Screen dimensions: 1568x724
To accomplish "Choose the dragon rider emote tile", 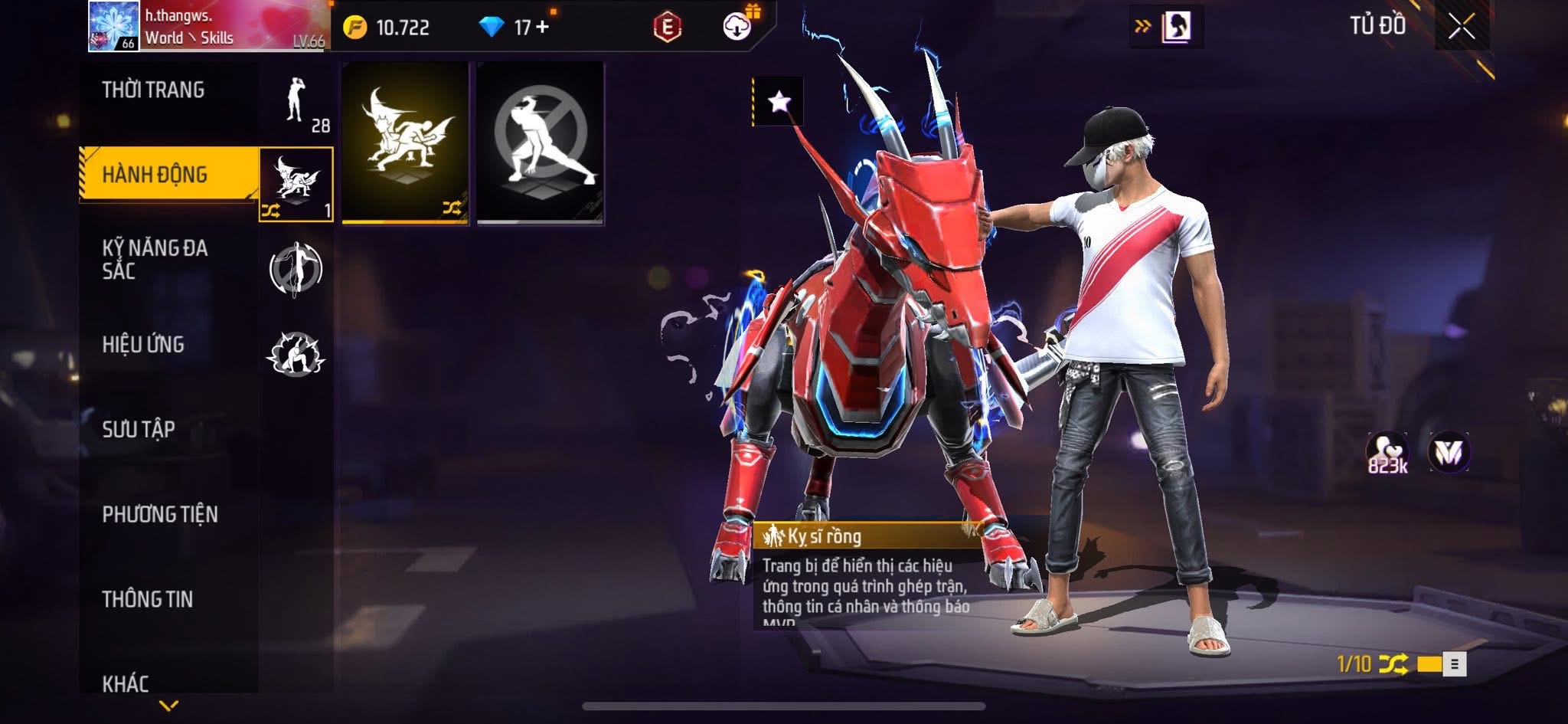I will (405, 143).
